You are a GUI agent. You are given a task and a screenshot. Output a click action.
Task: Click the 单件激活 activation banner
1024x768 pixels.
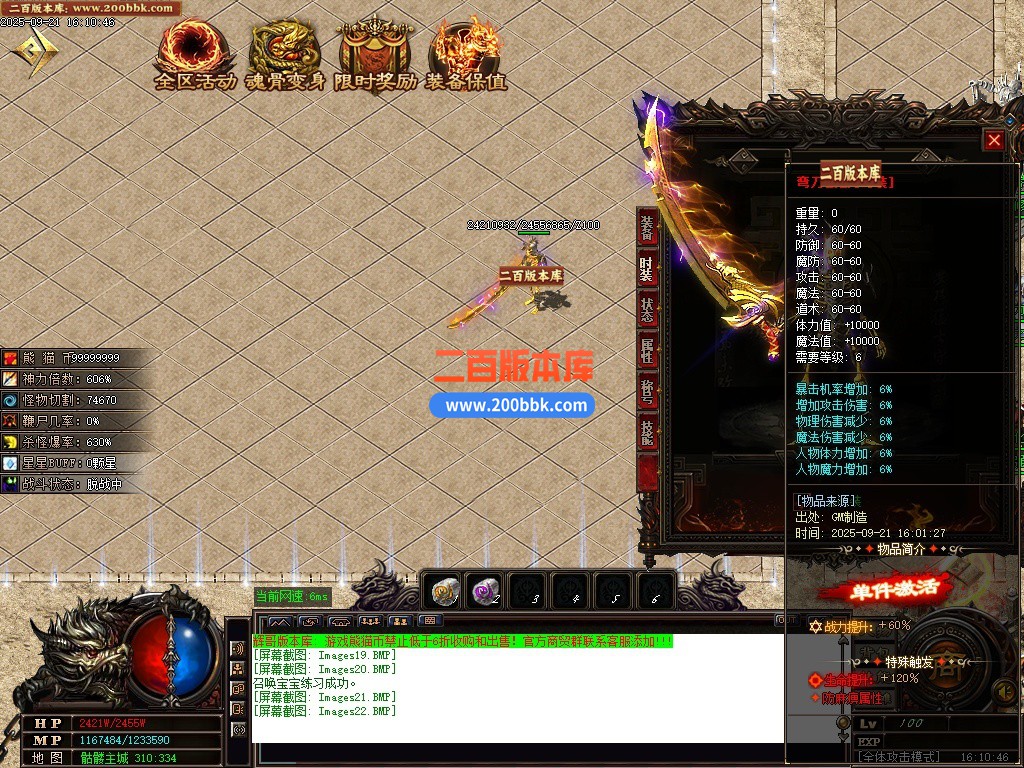click(894, 589)
